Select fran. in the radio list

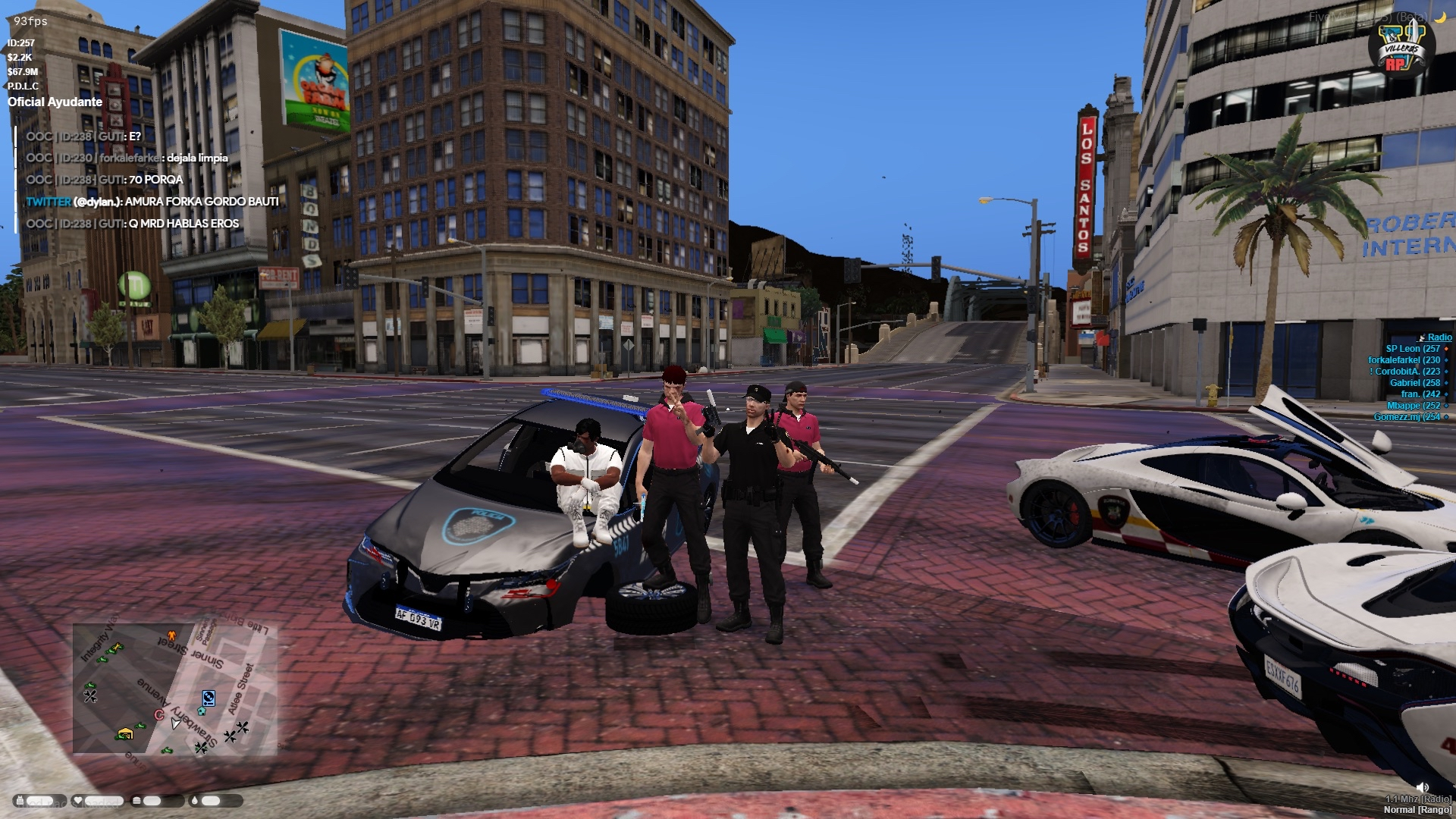click(x=1420, y=394)
